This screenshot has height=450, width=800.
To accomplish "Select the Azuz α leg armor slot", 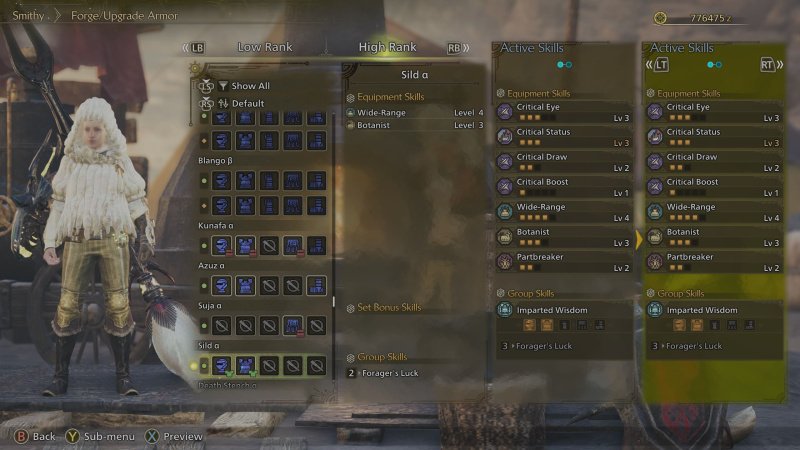I will point(316,285).
